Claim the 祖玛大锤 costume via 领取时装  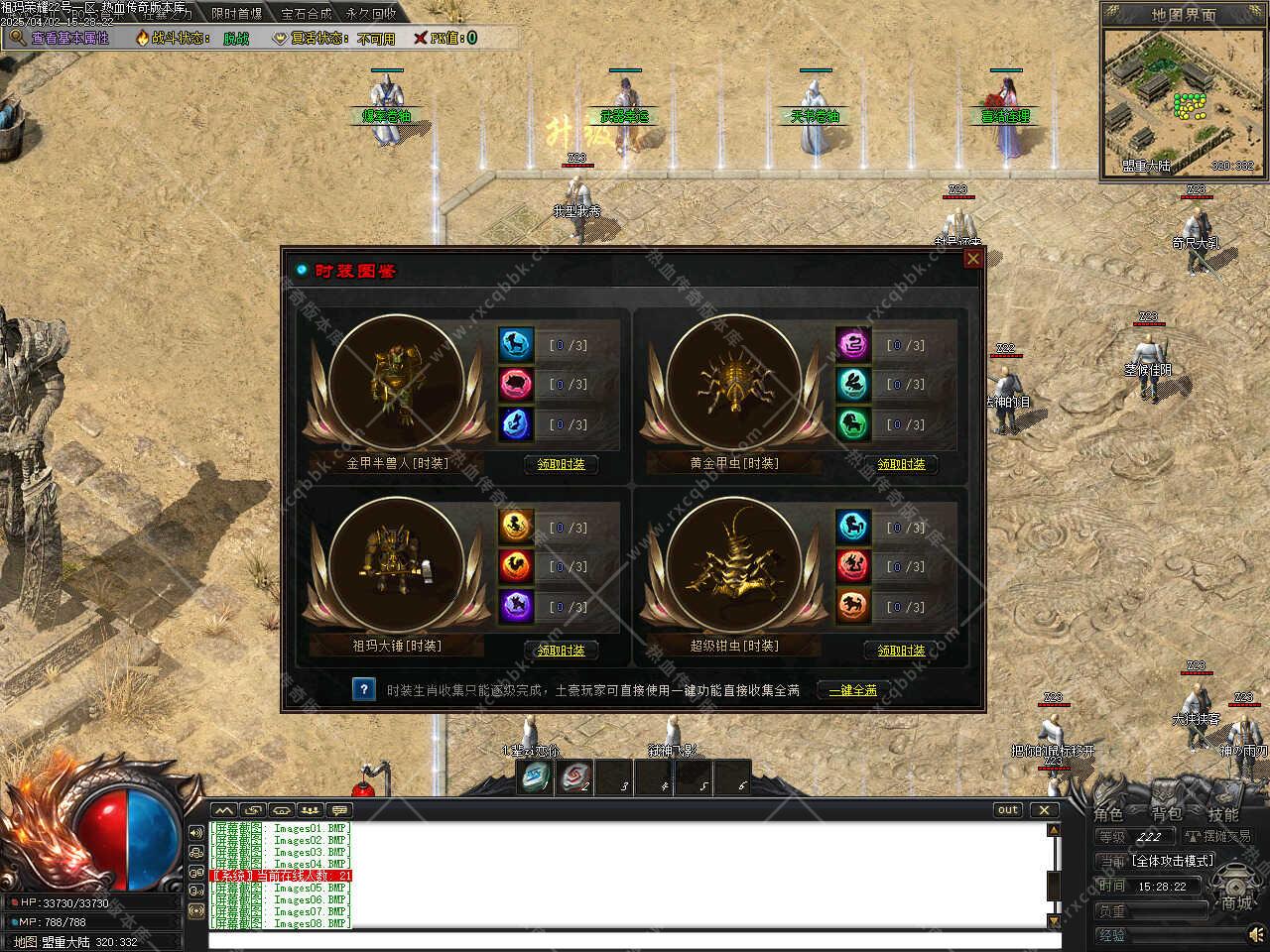(x=561, y=651)
